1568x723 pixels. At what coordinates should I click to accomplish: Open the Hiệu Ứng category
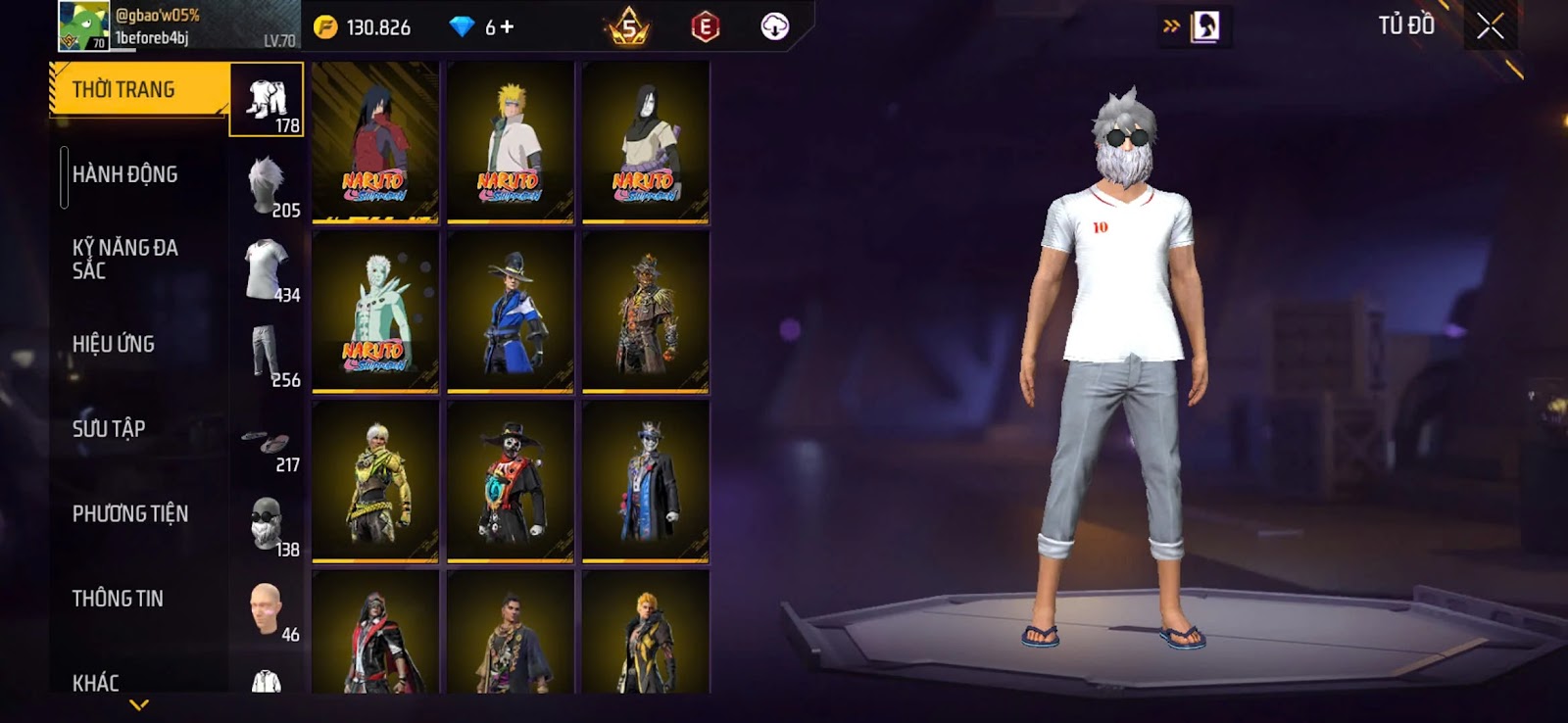[x=113, y=344]
